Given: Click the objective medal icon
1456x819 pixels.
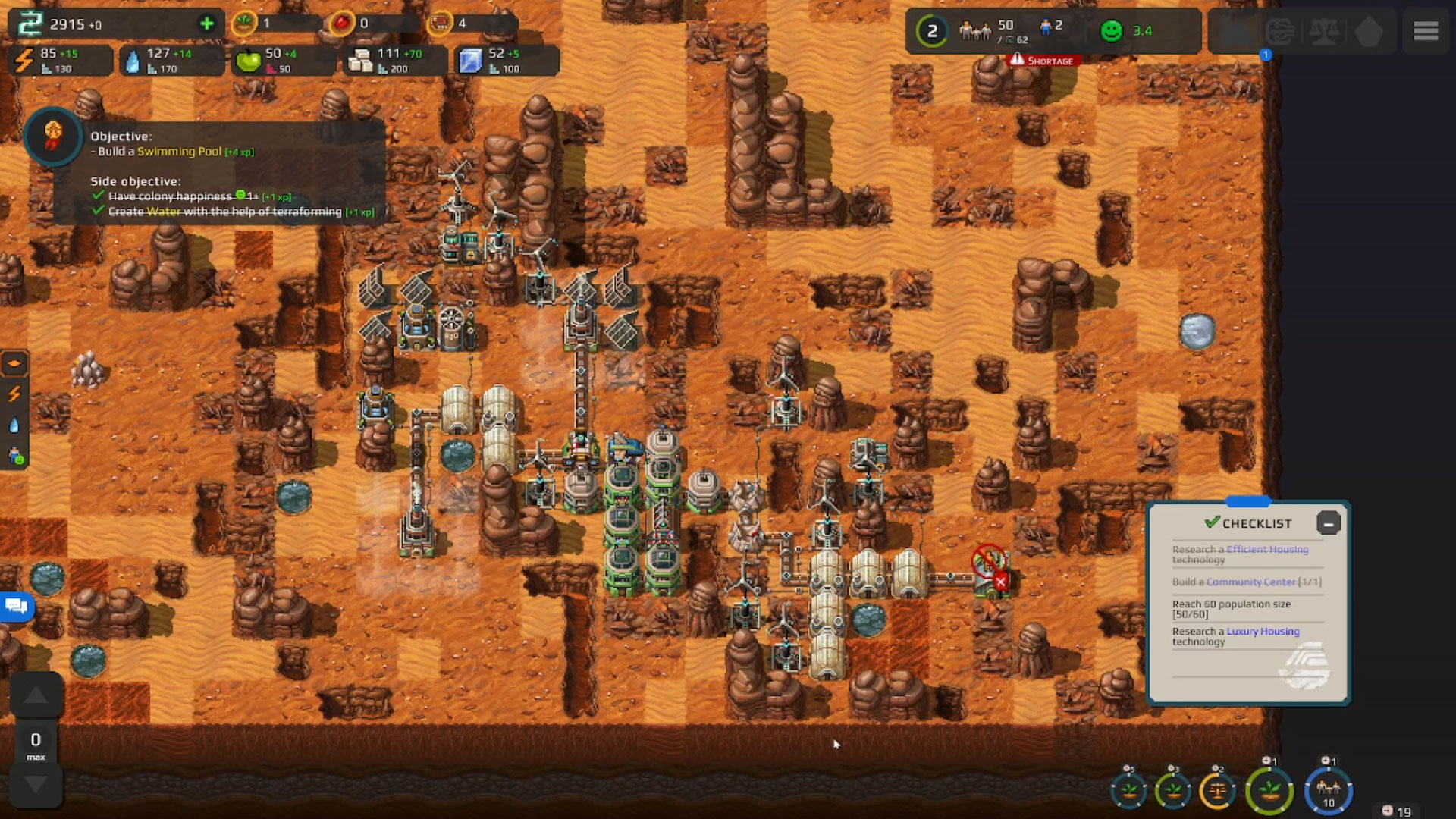Looking at the screenshot, I should 52,136.
